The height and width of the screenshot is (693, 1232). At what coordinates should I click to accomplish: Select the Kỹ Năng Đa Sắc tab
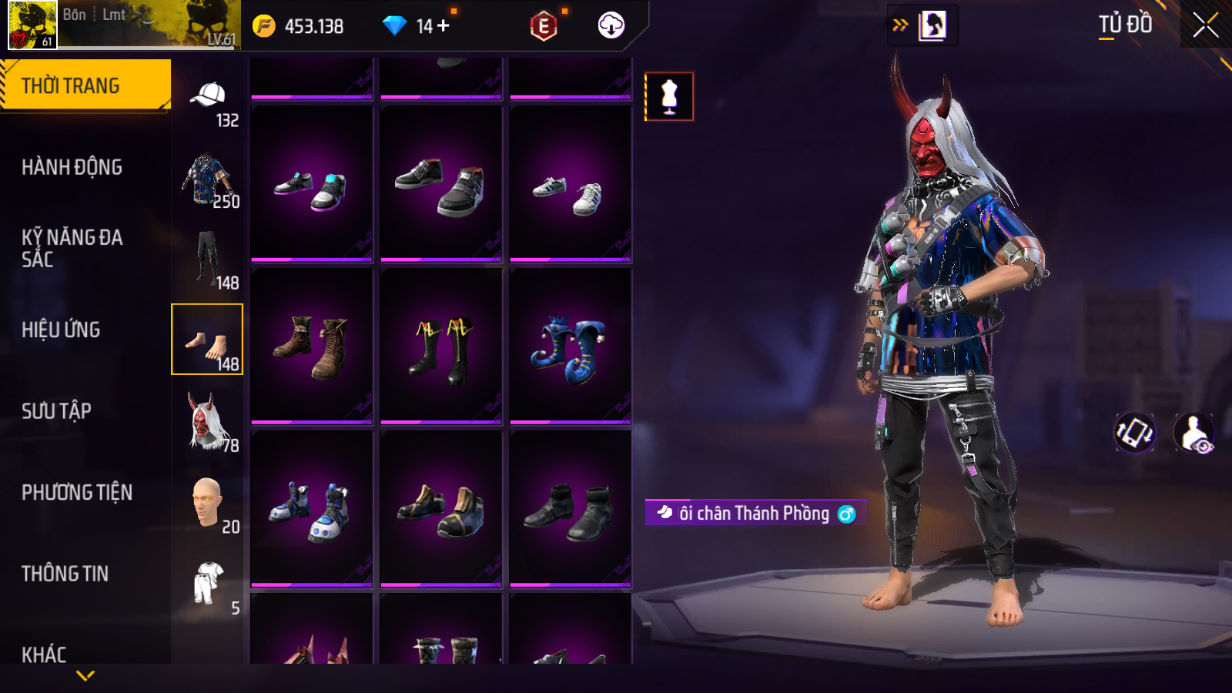click(x=72, y=248)
